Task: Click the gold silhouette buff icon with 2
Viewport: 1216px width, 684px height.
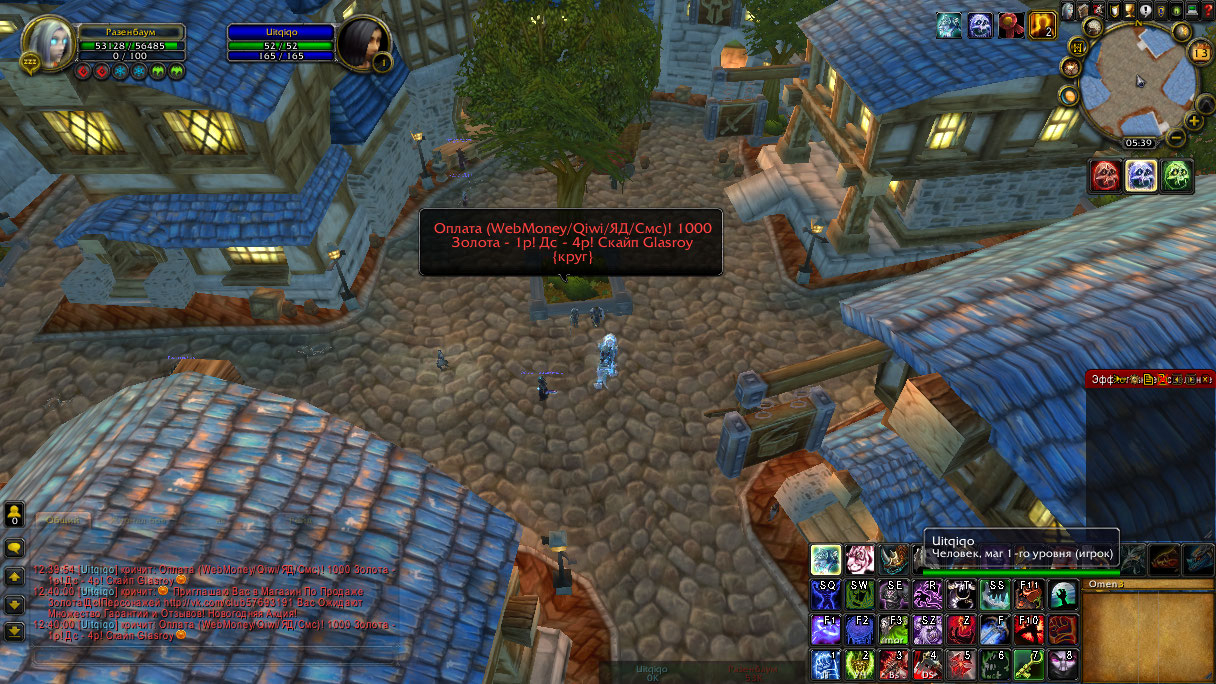Action: click(x=1041, y=25)
